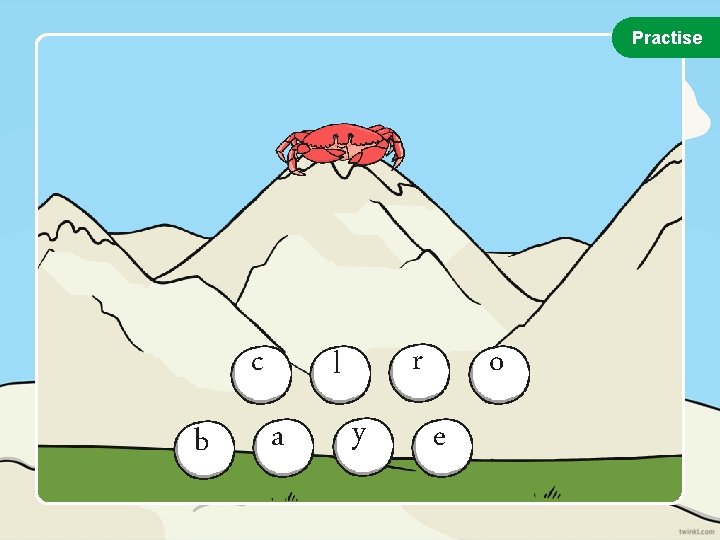
Task: Pick the letter r stone
Action: [x=418, y=364]
